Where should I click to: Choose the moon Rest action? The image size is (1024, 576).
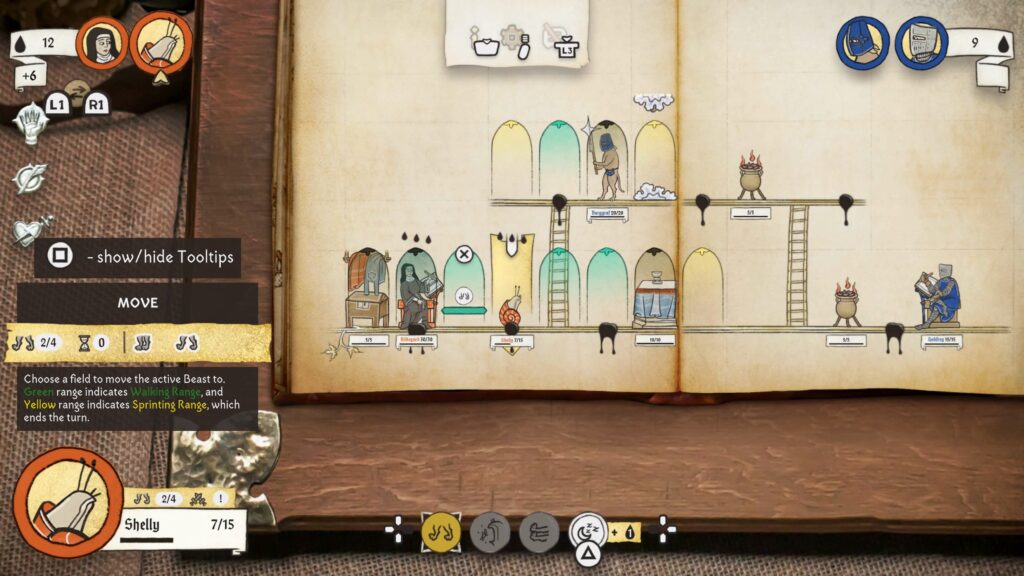(588, 529)
